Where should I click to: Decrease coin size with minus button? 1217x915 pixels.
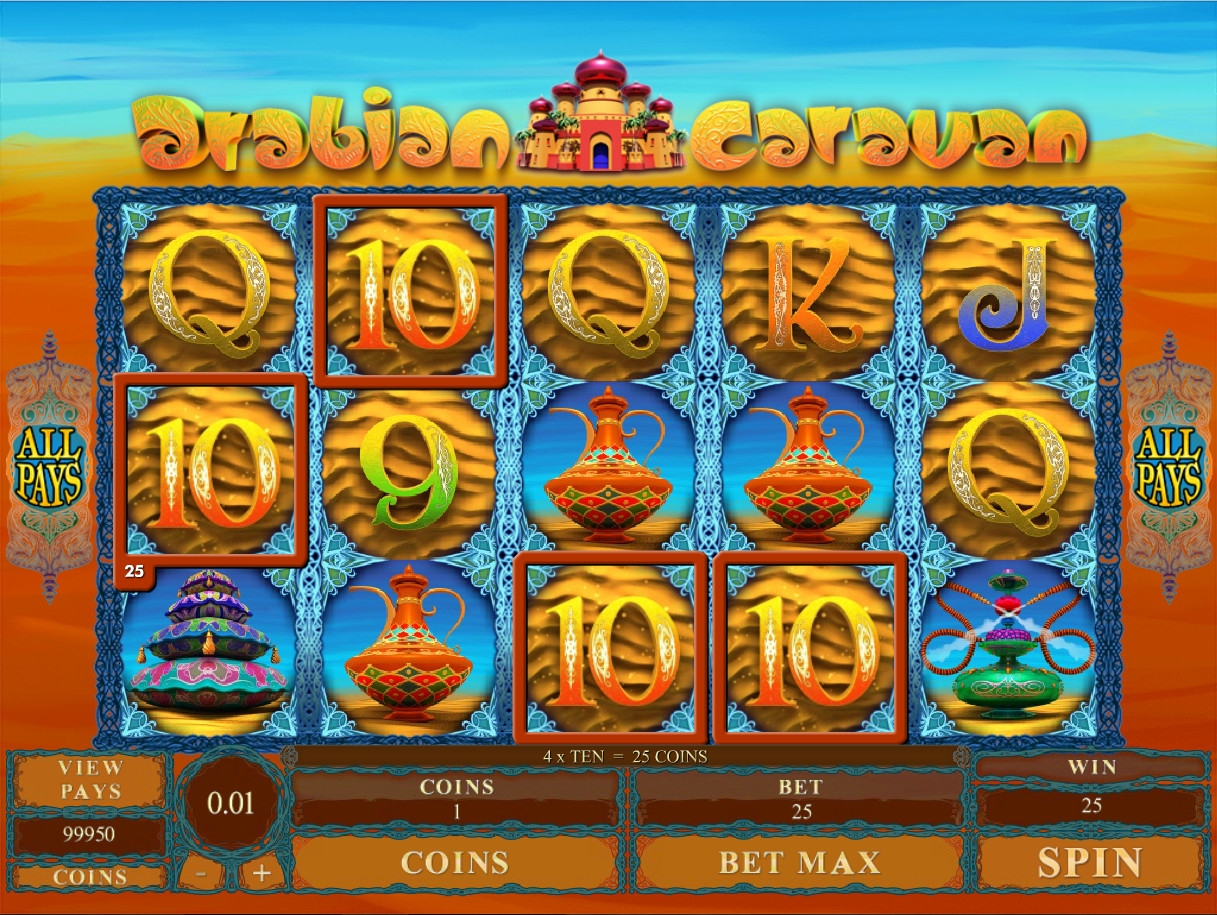tap(202, 873)
